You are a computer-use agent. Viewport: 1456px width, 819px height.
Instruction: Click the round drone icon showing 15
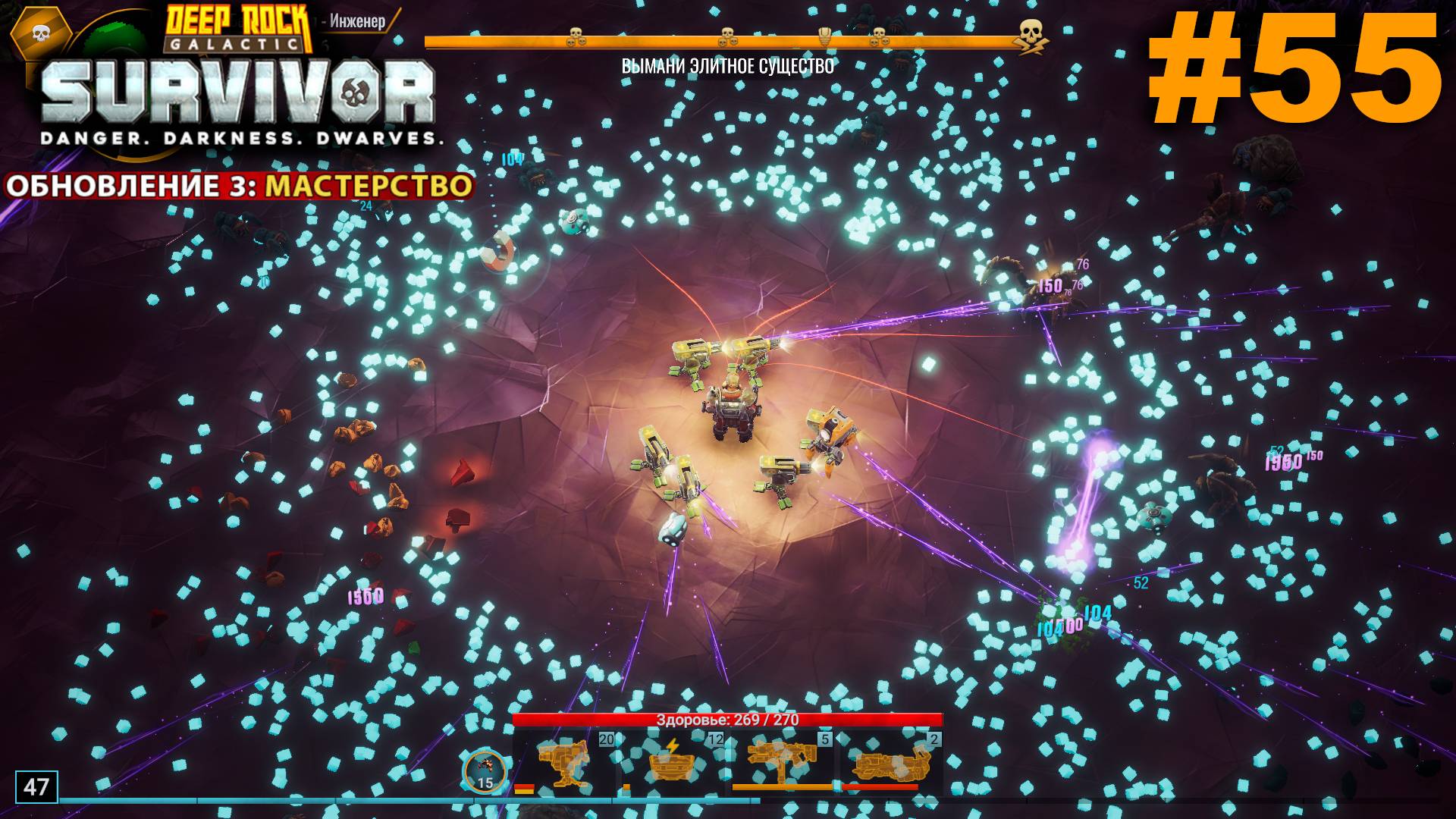coord(485,772)
